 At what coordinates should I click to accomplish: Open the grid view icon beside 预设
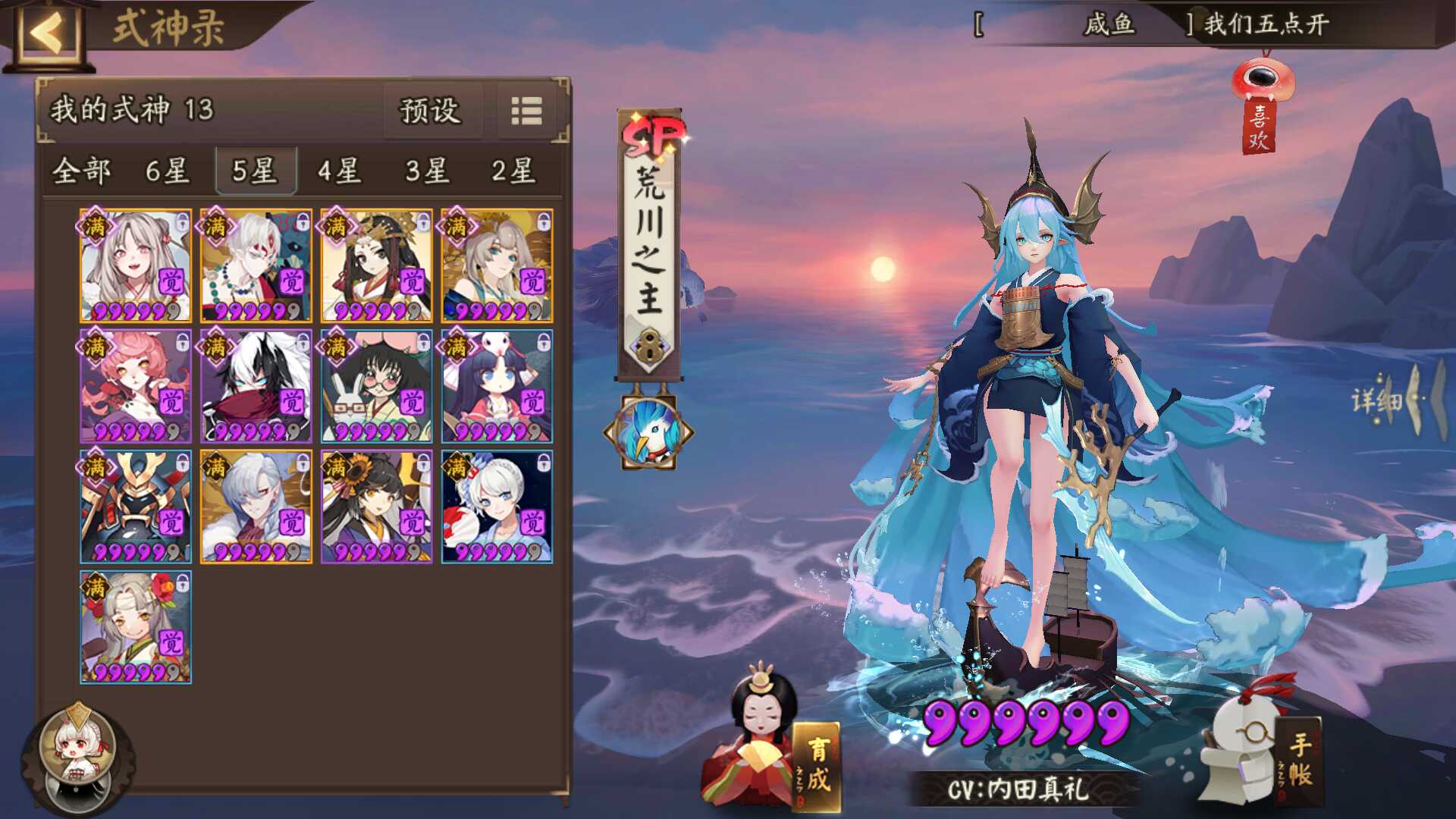525,110
